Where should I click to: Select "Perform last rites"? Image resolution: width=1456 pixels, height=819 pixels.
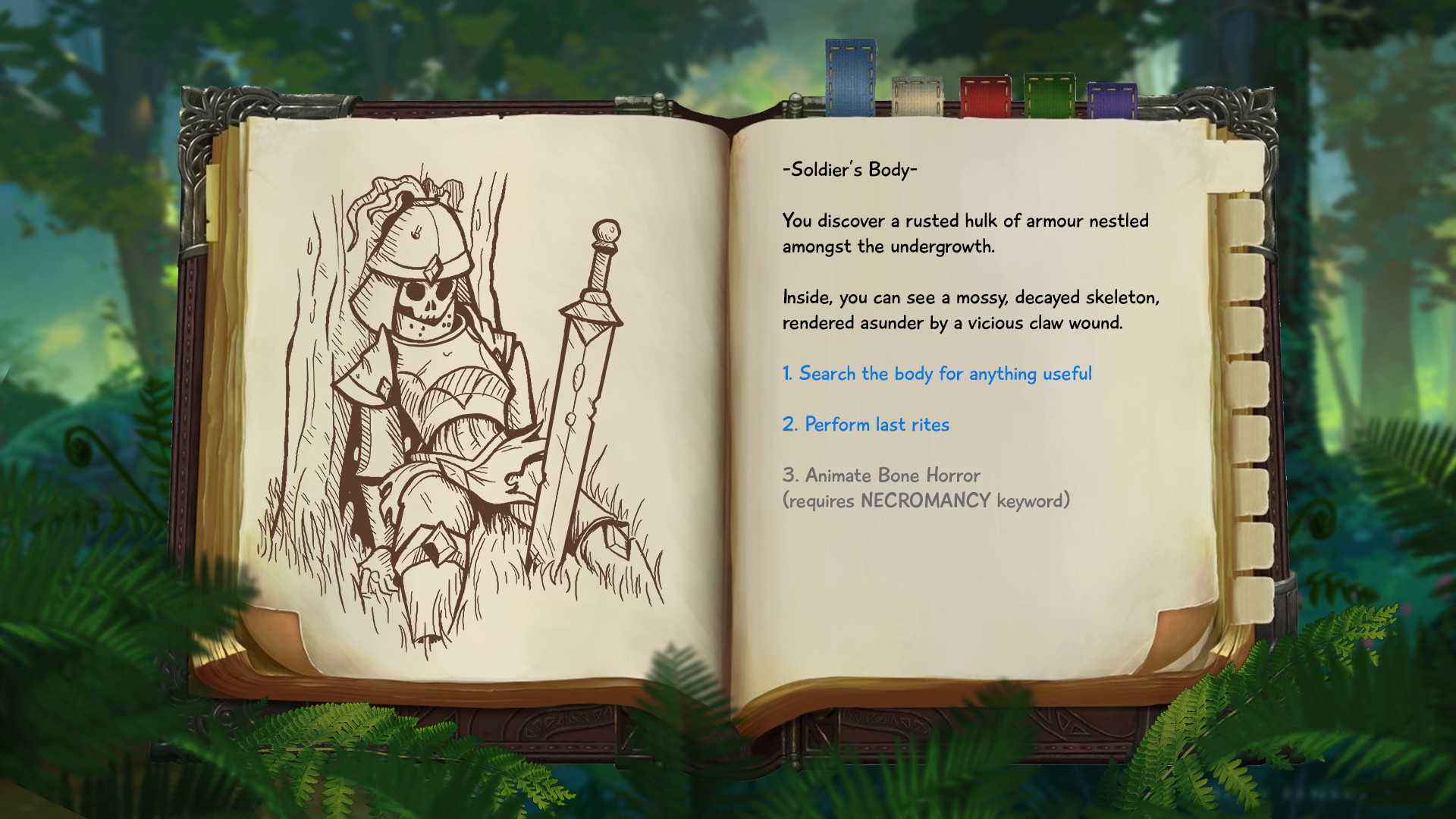coord(865,425)
